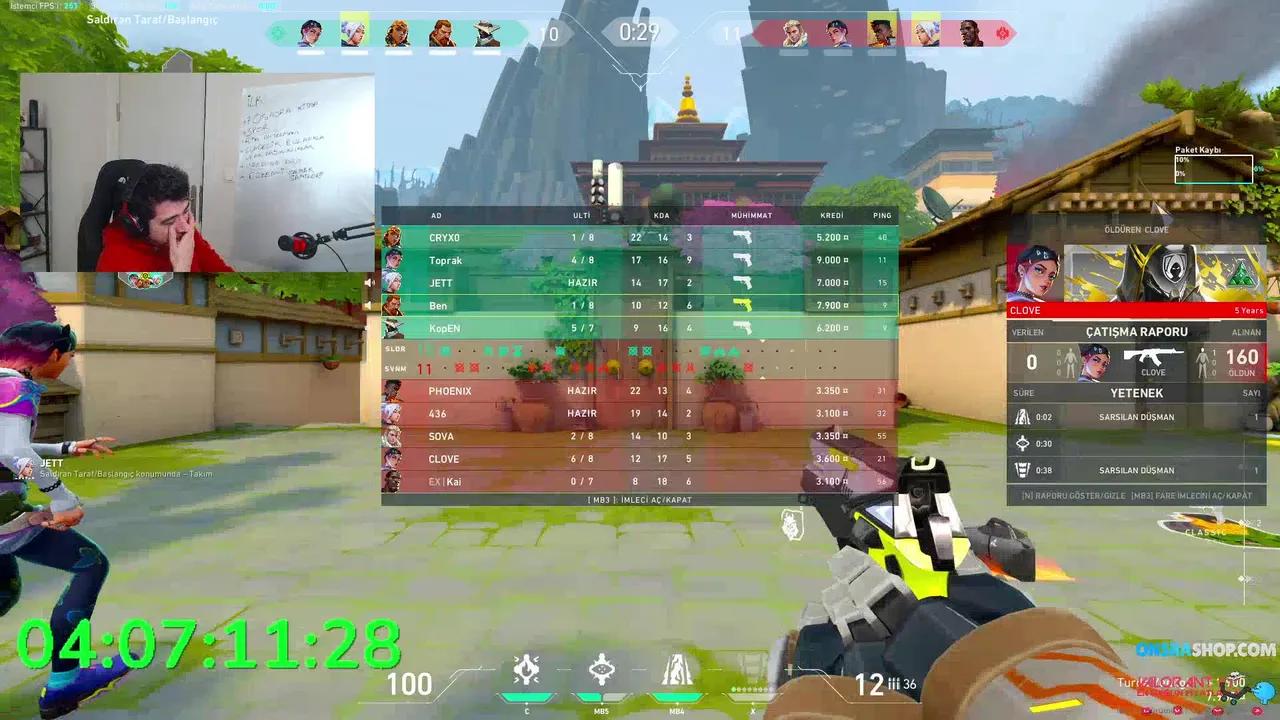Click the İMLECİ AÇ/KAPAT bar below the scoreboard

[640, 498]
